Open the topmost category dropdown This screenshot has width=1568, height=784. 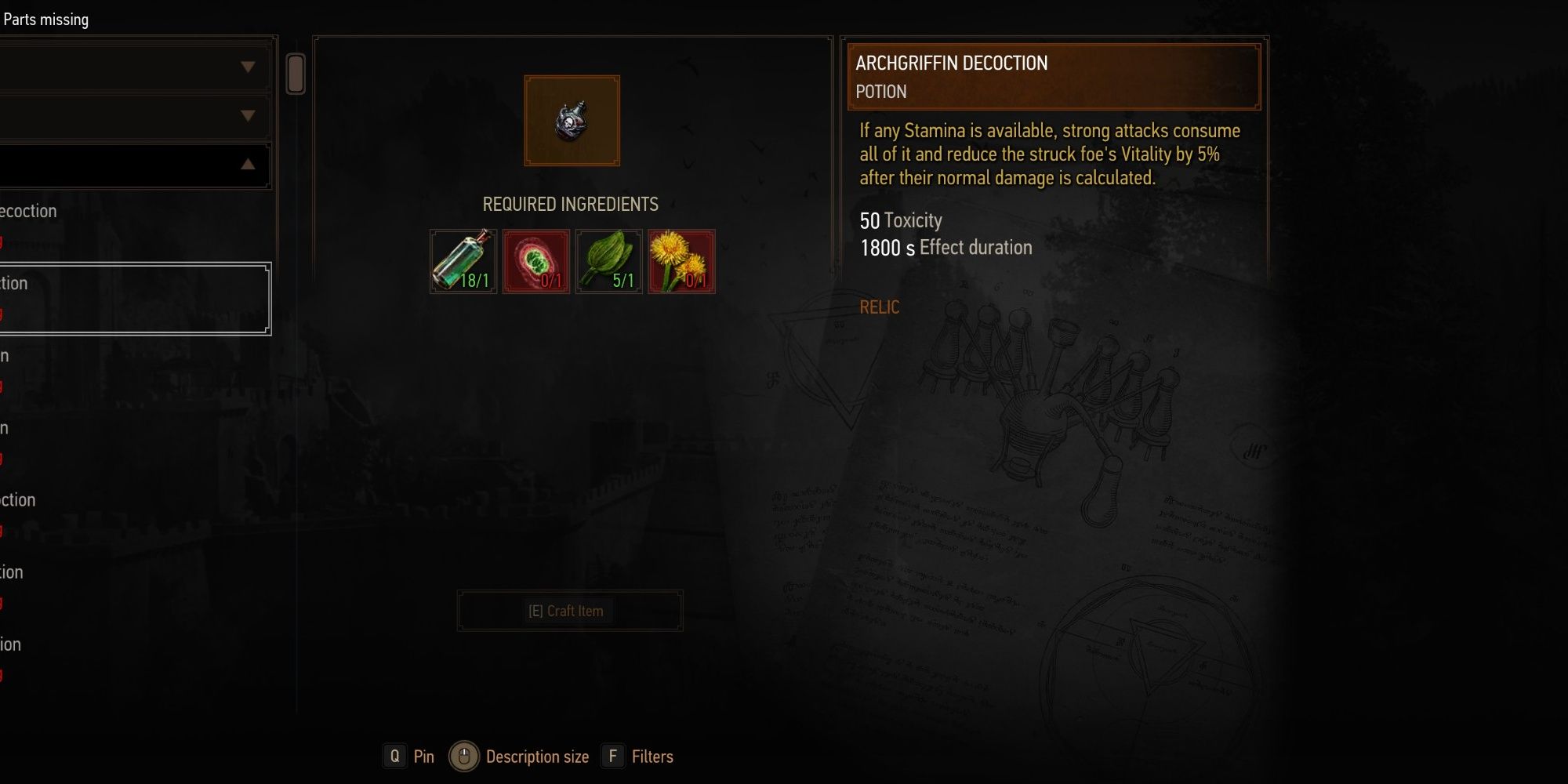133,67
